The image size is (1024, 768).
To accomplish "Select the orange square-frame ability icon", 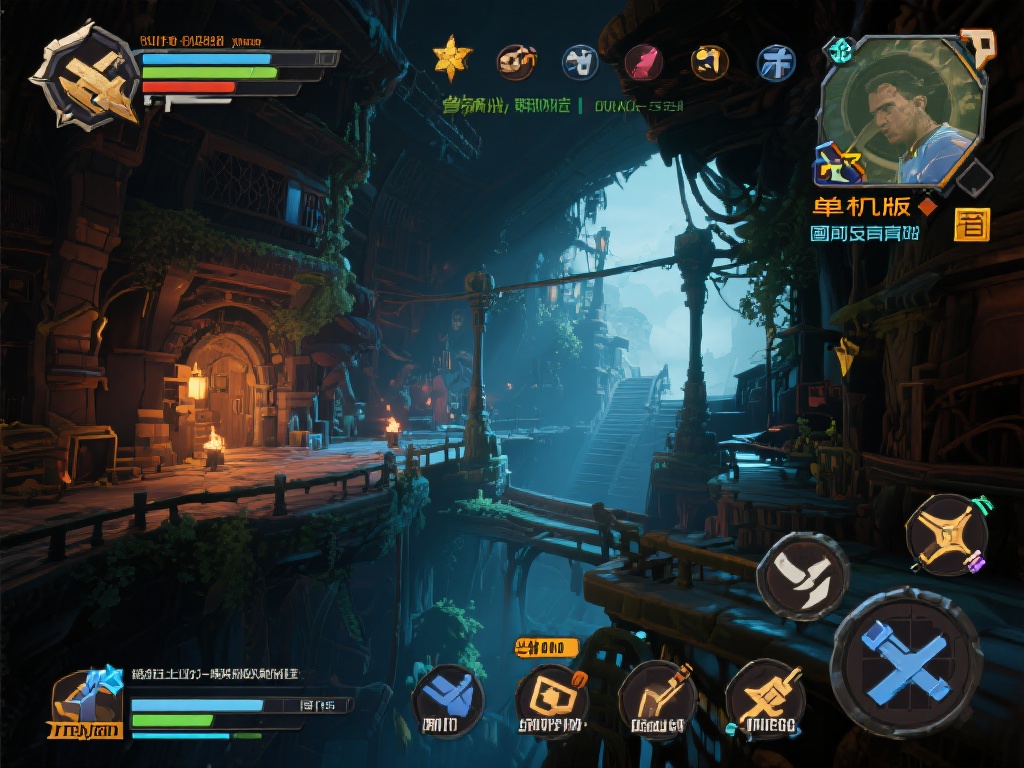I will pyautogui.click(x=551, y=699).
